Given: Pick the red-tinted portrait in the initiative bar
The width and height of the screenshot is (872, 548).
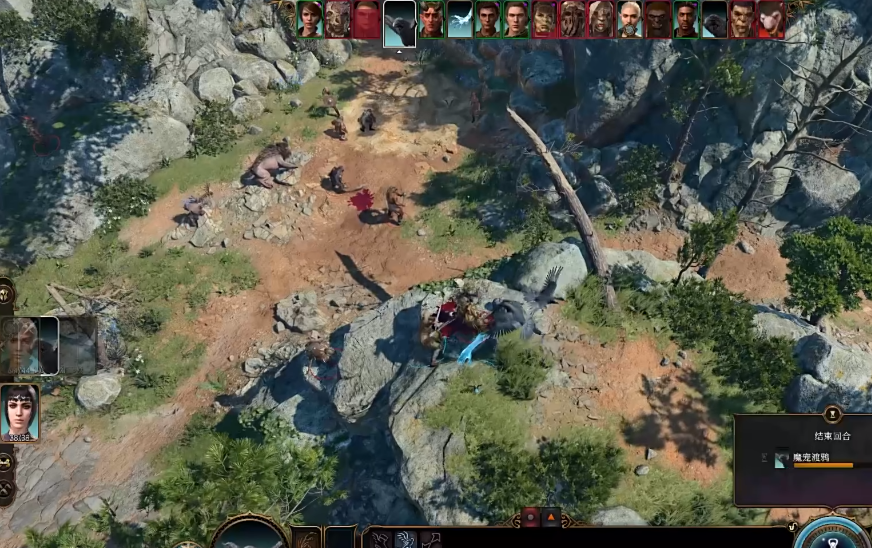Looking at the screenshot, I should point(367,19).
